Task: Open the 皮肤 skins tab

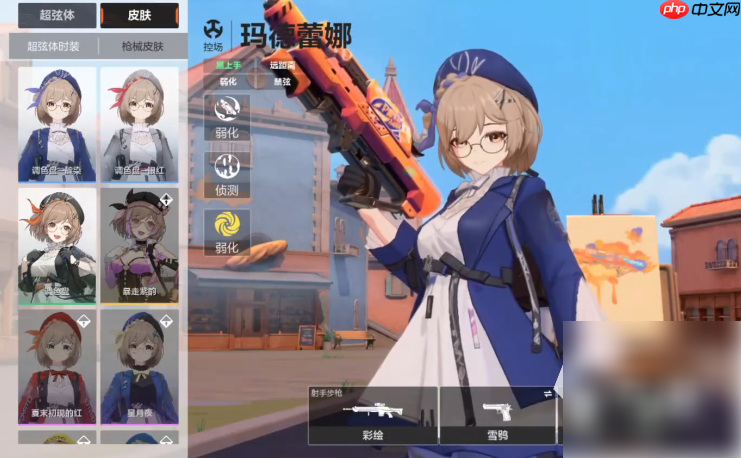Action: (x=139, y=15)
